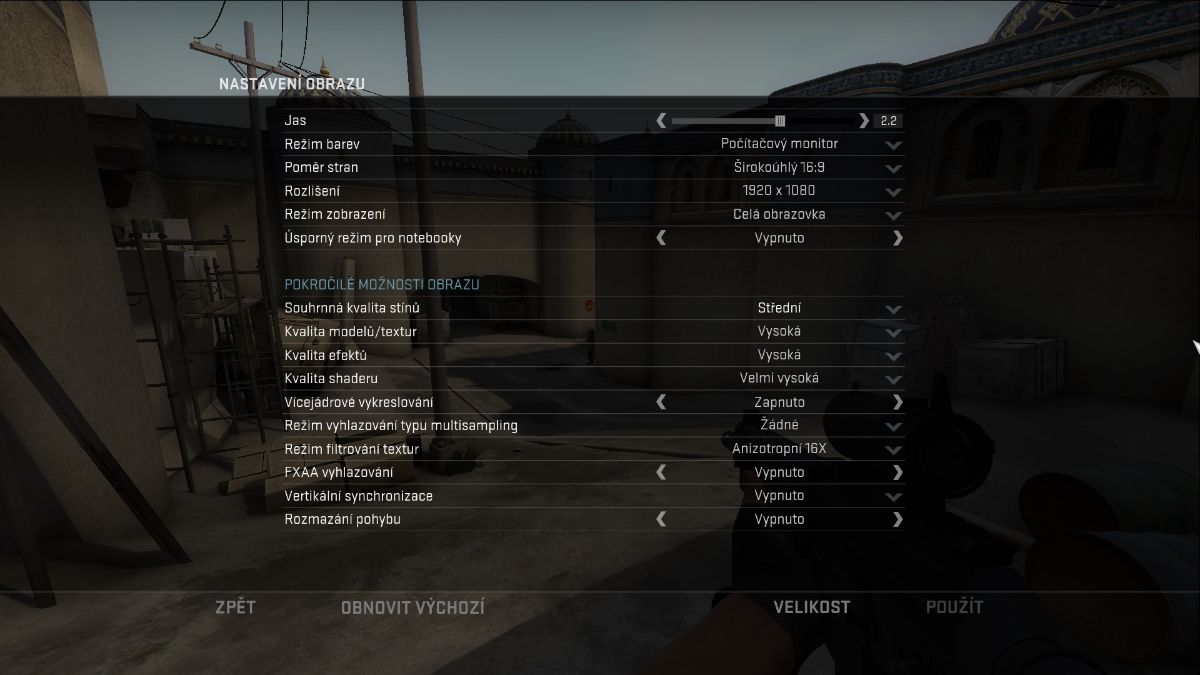Open the Režim zobrazení display mode dropdown
1200x675 pixels.
(x=893, y=215)
